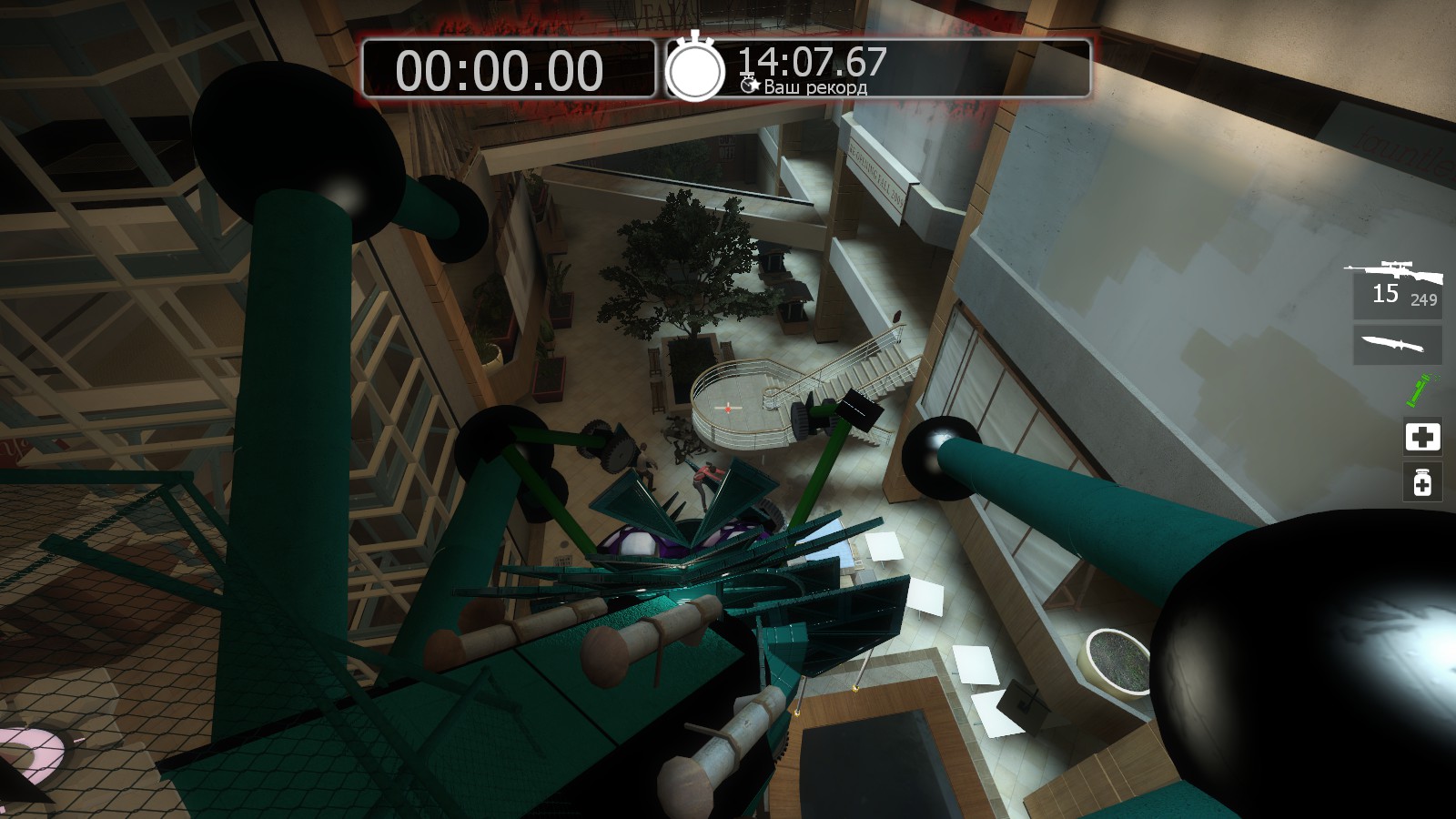
Task: Pick the pain pills bottle slot
Action: pos(1422,481)
